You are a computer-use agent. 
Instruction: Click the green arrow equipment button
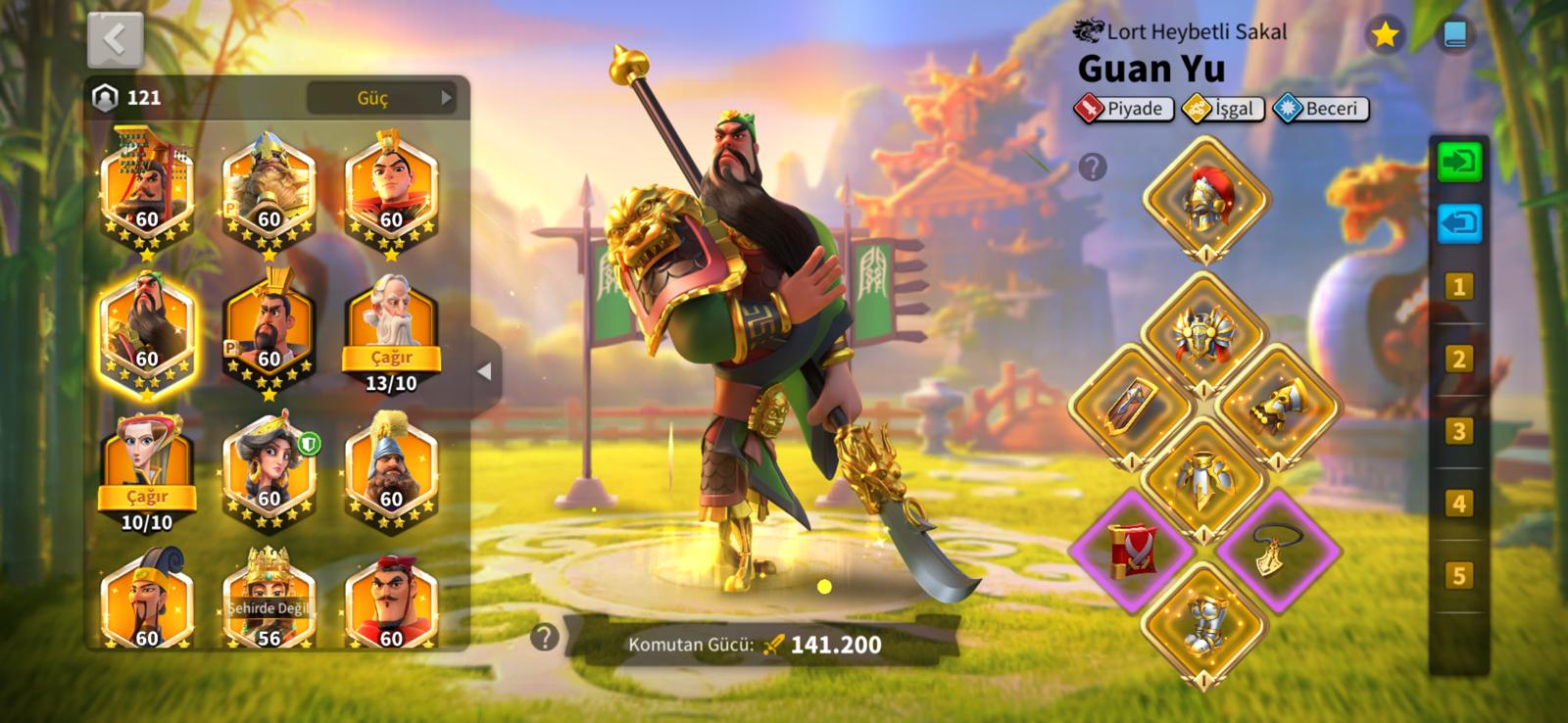pos(1459,162)
